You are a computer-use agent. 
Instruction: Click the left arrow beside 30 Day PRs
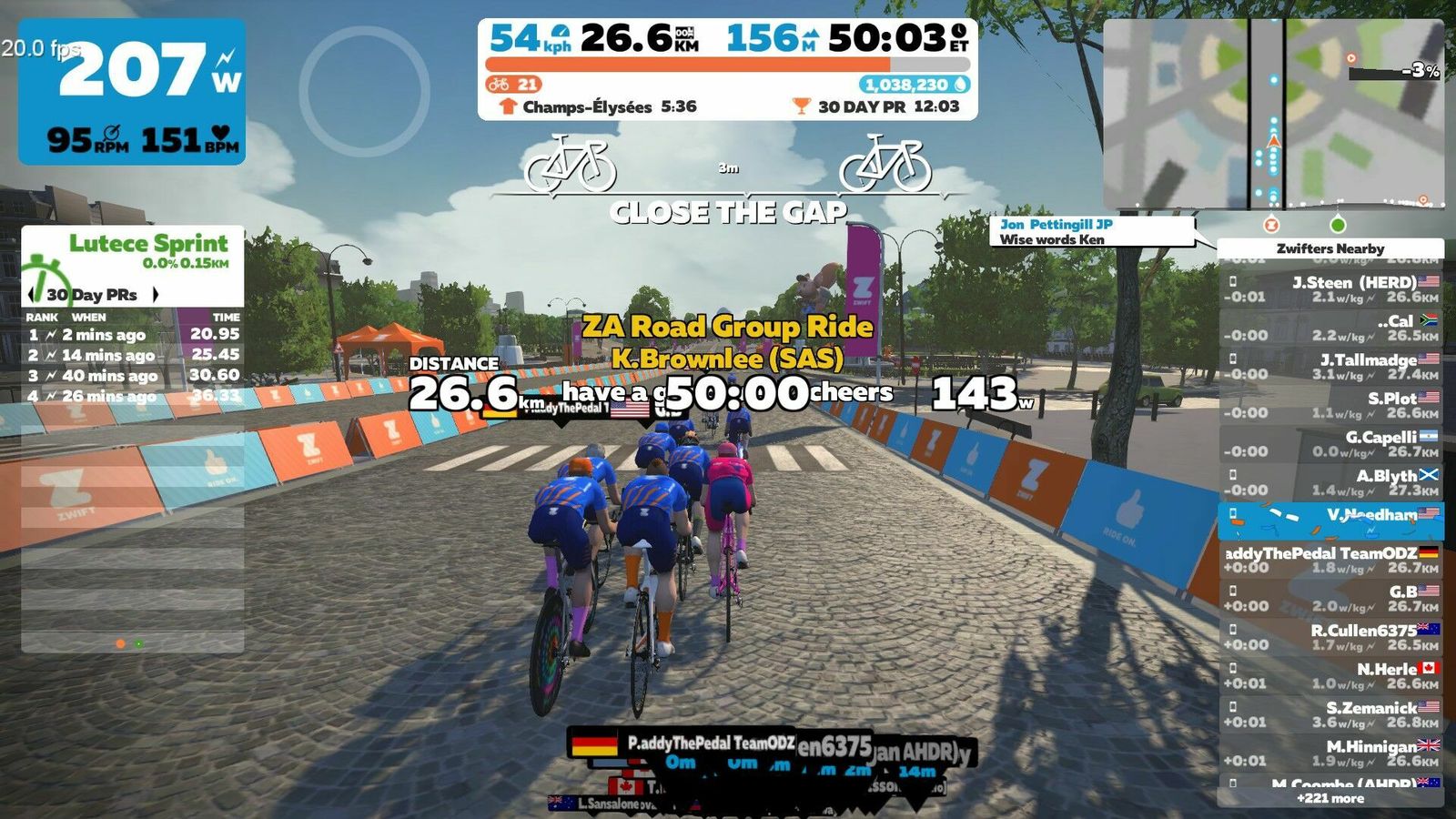click(x=33, y=294)
